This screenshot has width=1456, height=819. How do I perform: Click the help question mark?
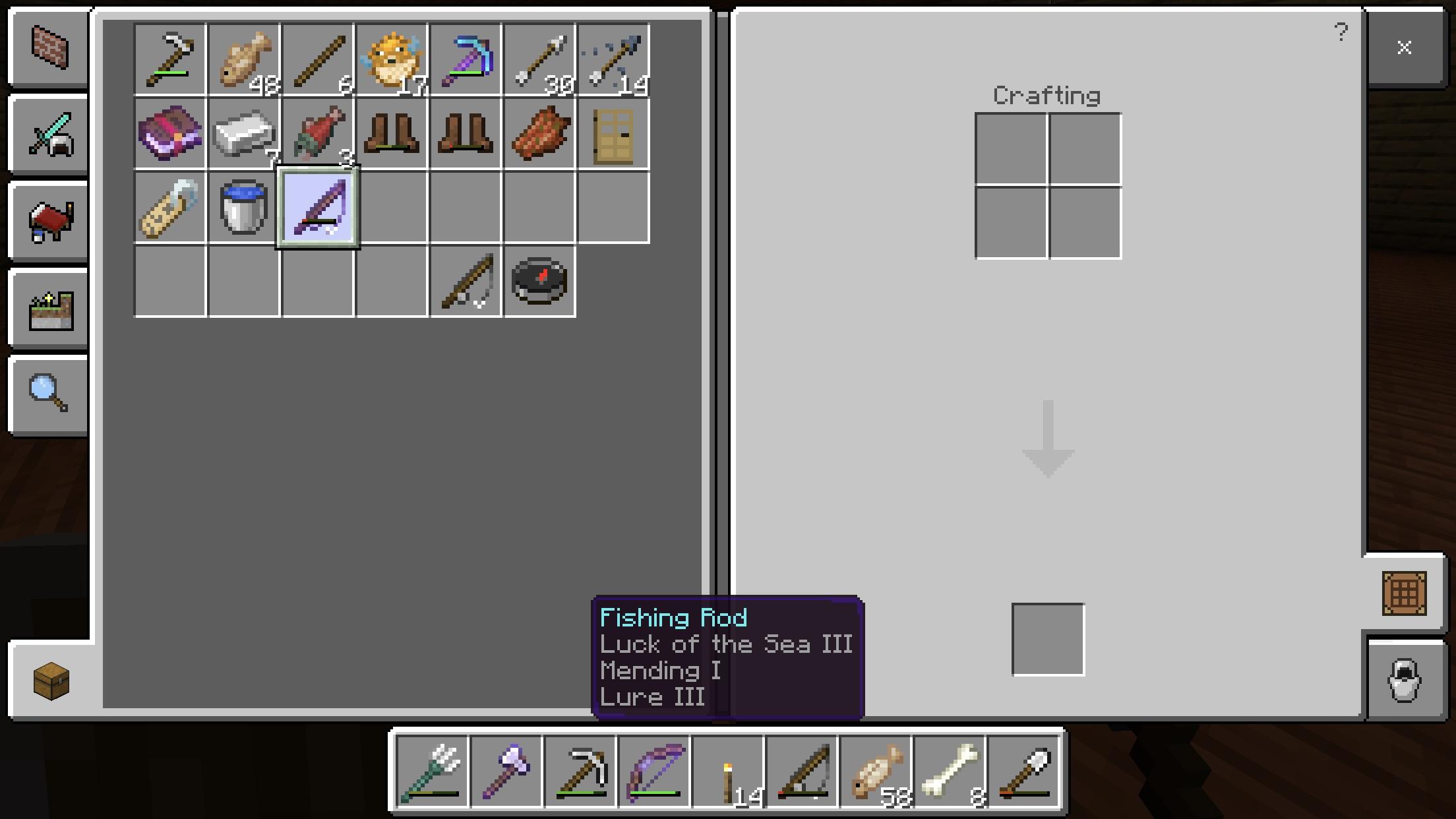1342,33
